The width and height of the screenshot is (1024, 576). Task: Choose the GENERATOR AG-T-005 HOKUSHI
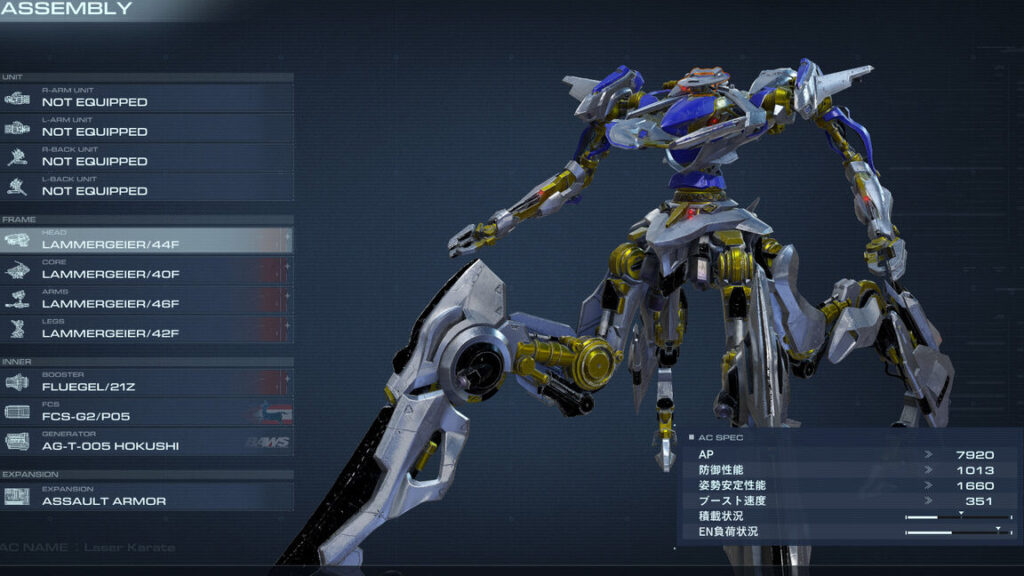[147, 441]
